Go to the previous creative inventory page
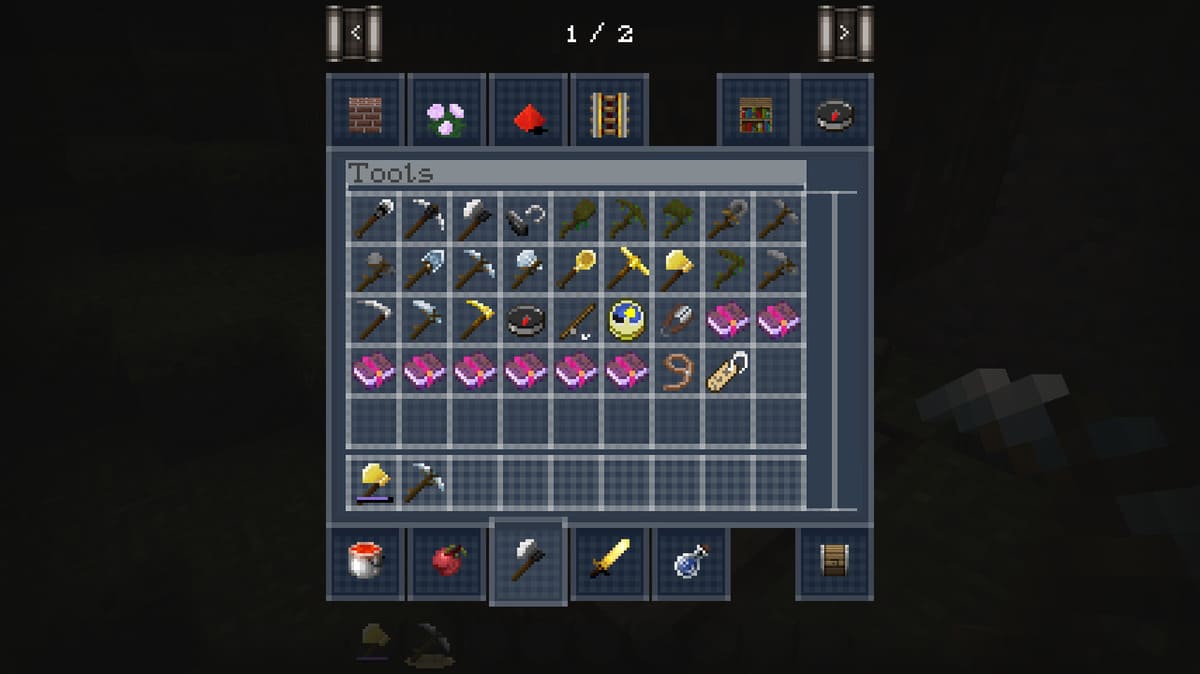This screenshot has height=674, width=1200. click(355, 33)
